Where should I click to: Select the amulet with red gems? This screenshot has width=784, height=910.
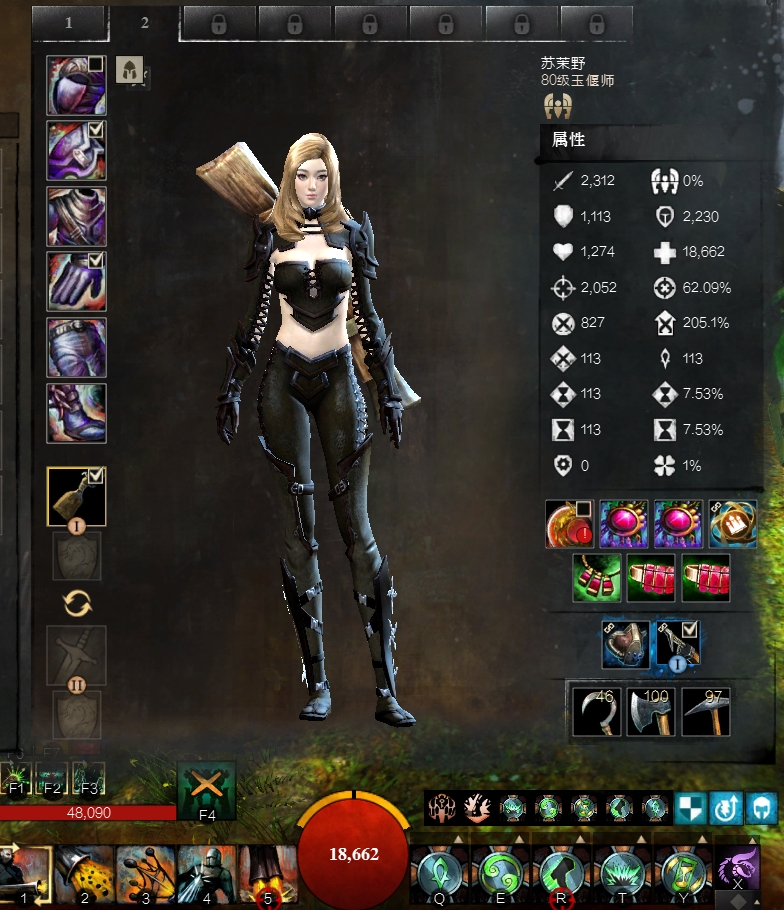point(597,578)
